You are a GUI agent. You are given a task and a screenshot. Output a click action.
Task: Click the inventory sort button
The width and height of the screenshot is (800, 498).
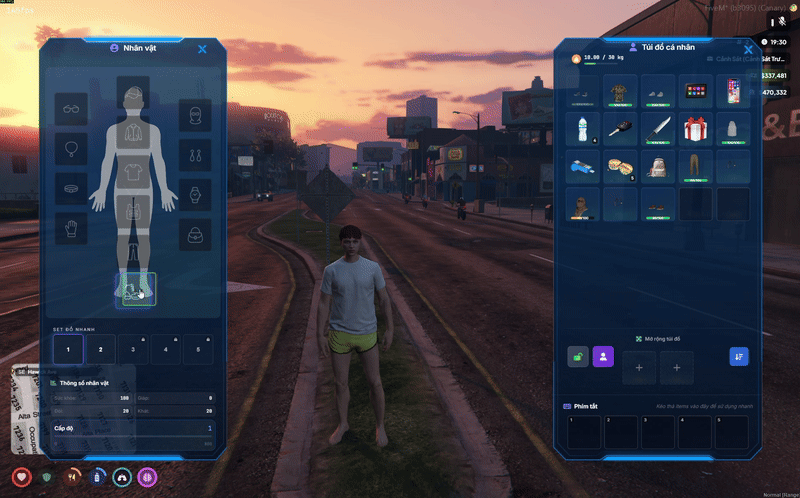(739, 356)
